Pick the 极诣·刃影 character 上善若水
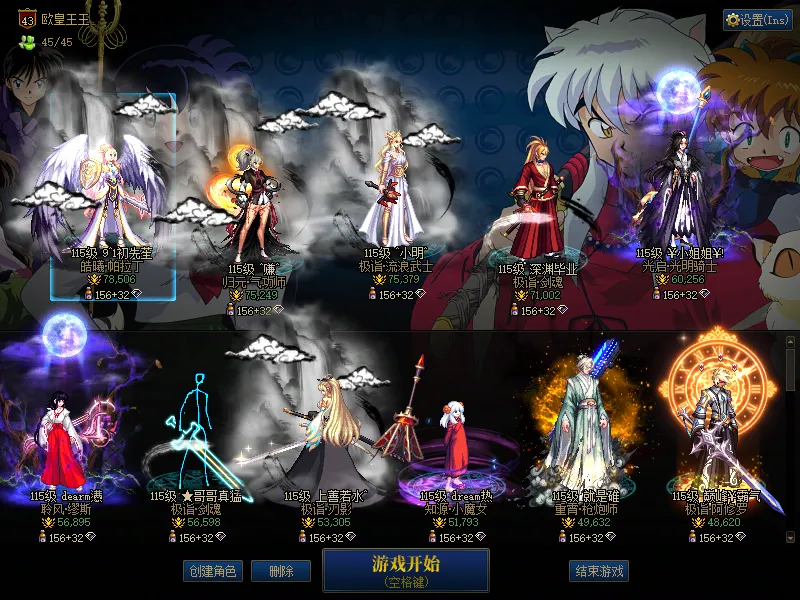This screenshot has width=800, height=600. click(x=326, y=440)
